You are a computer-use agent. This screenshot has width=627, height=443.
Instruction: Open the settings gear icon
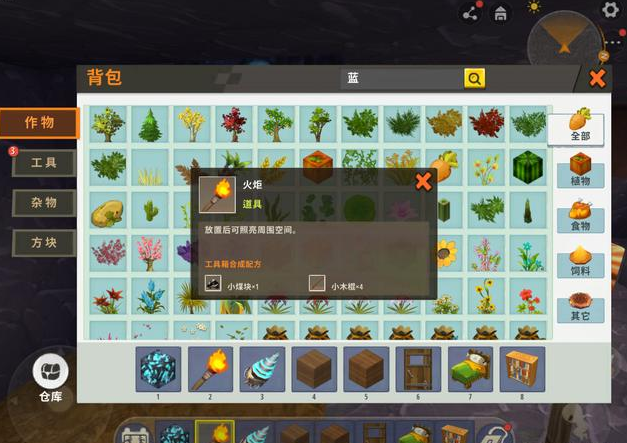click(609, 10)
